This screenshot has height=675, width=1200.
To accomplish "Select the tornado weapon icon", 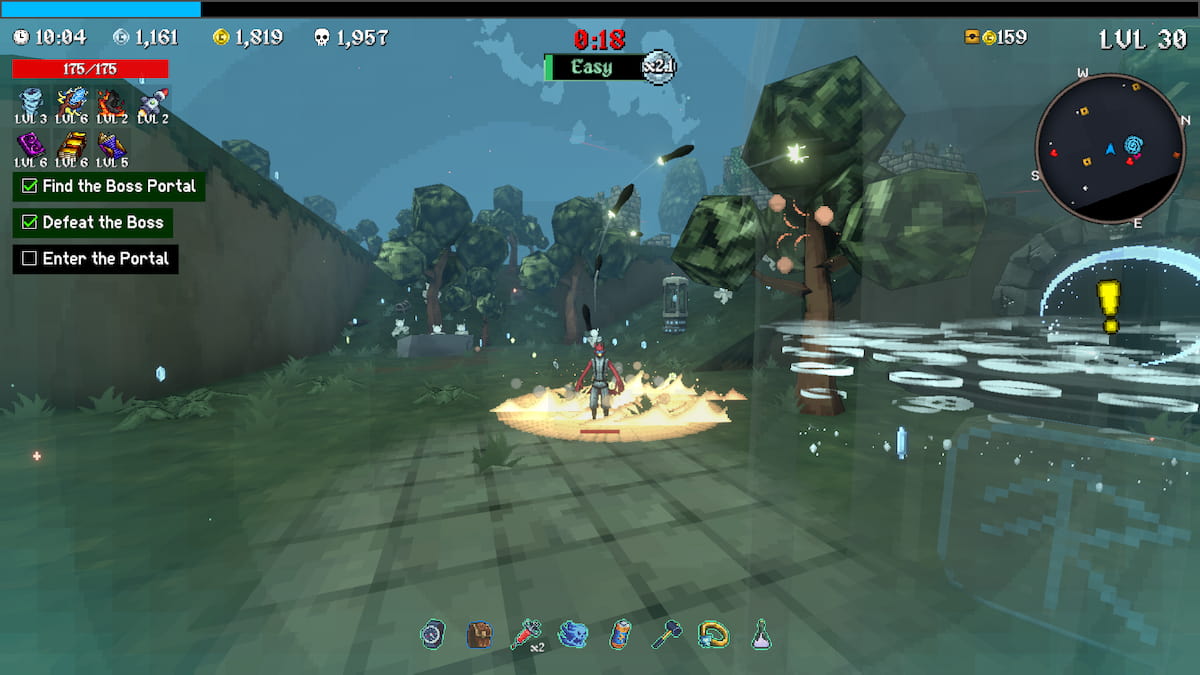I will (x=30, y=101).
